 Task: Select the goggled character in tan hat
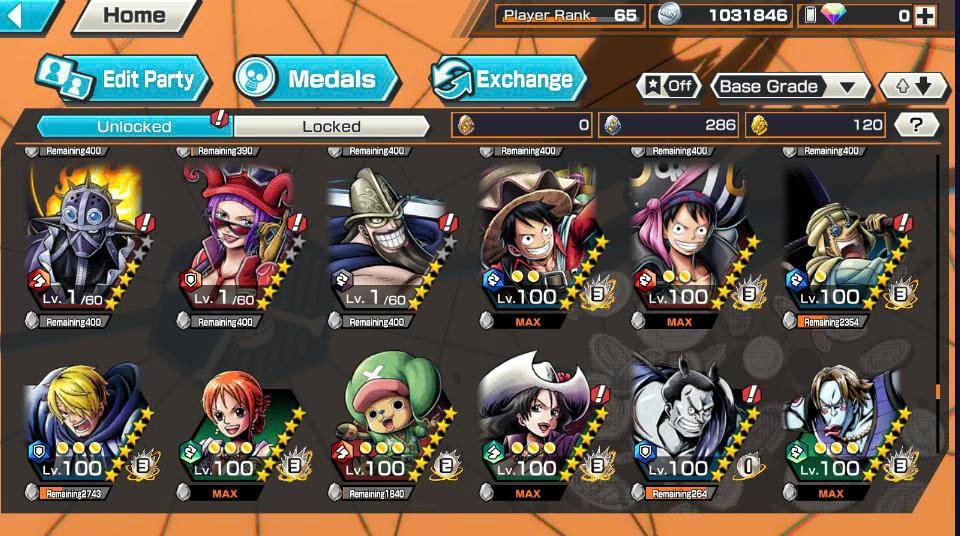click(x=840, y=240)
